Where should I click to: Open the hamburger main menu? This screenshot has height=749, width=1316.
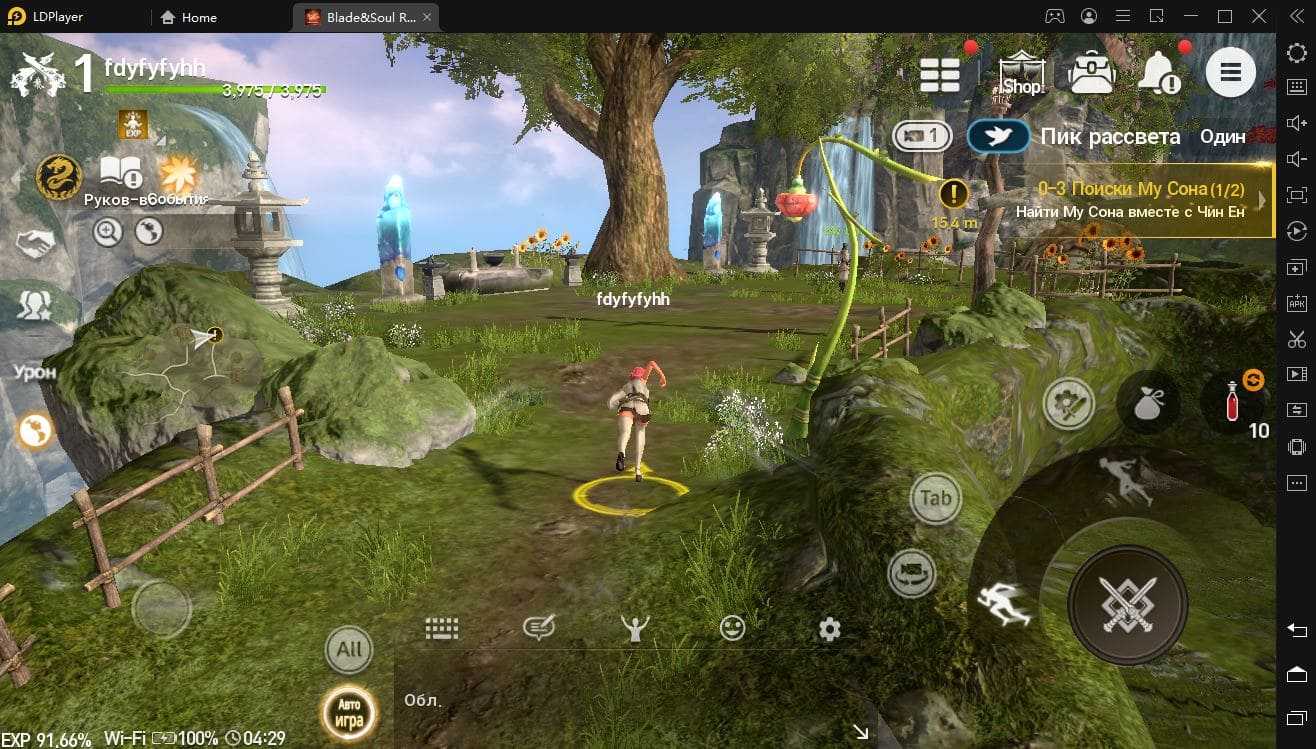[1230, 72]
